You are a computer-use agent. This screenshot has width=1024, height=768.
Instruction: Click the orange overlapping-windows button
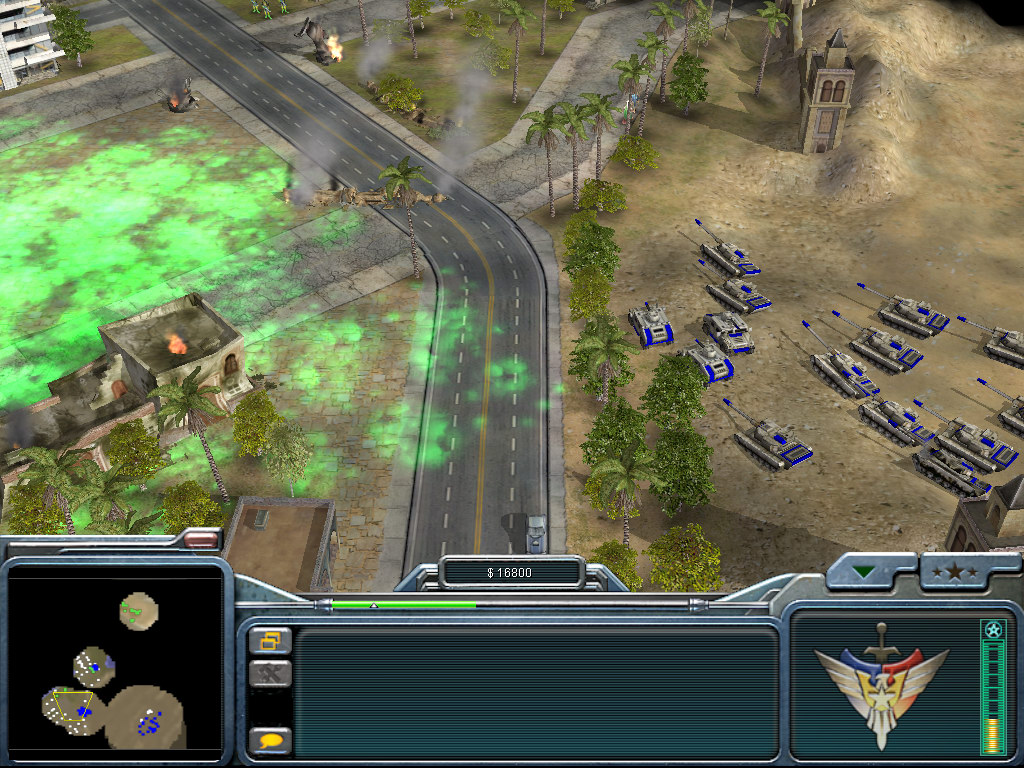[x=270, y=640]
